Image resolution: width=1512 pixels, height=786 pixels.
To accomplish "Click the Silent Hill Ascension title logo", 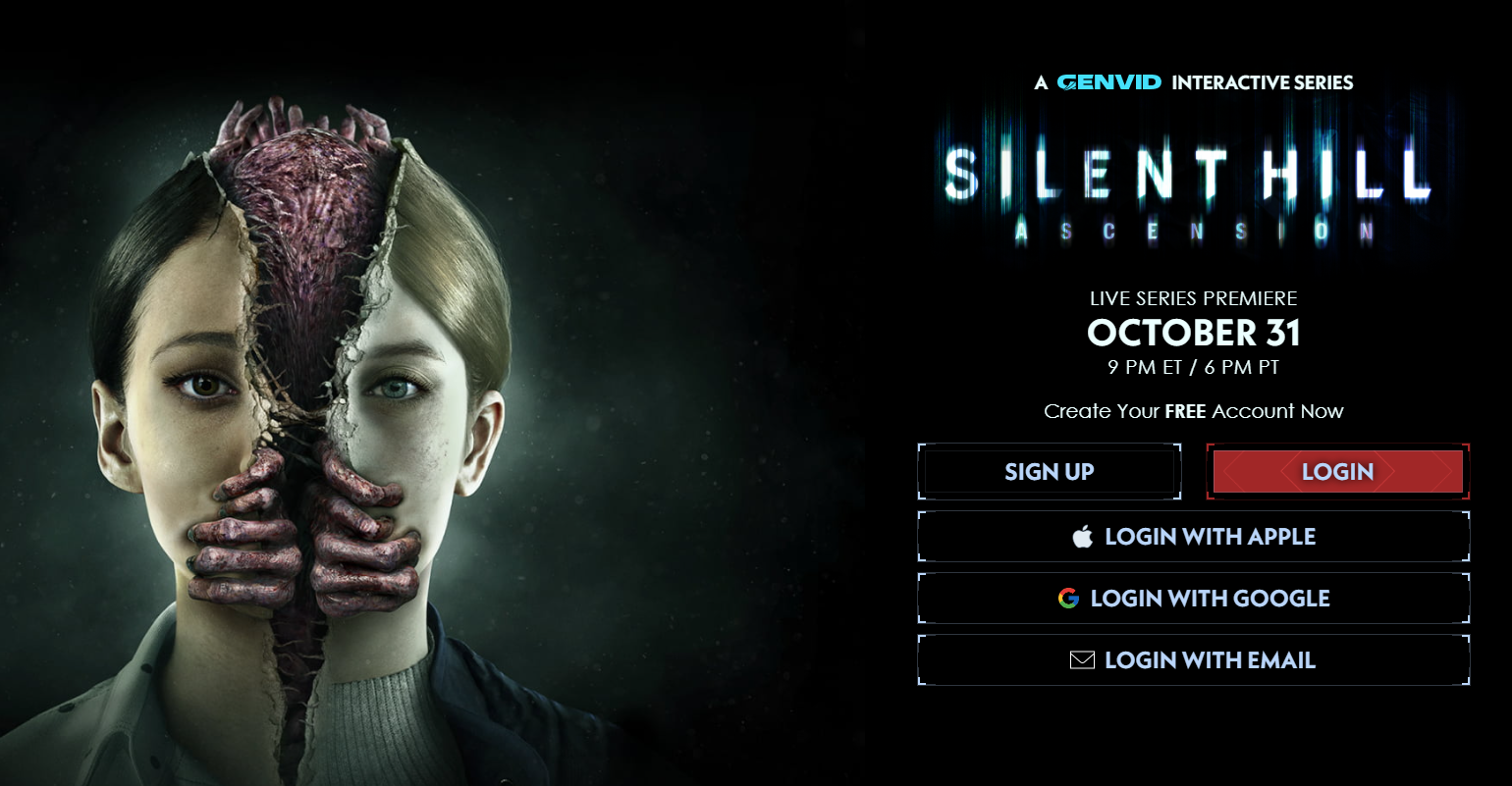I will pos(1192,186).
